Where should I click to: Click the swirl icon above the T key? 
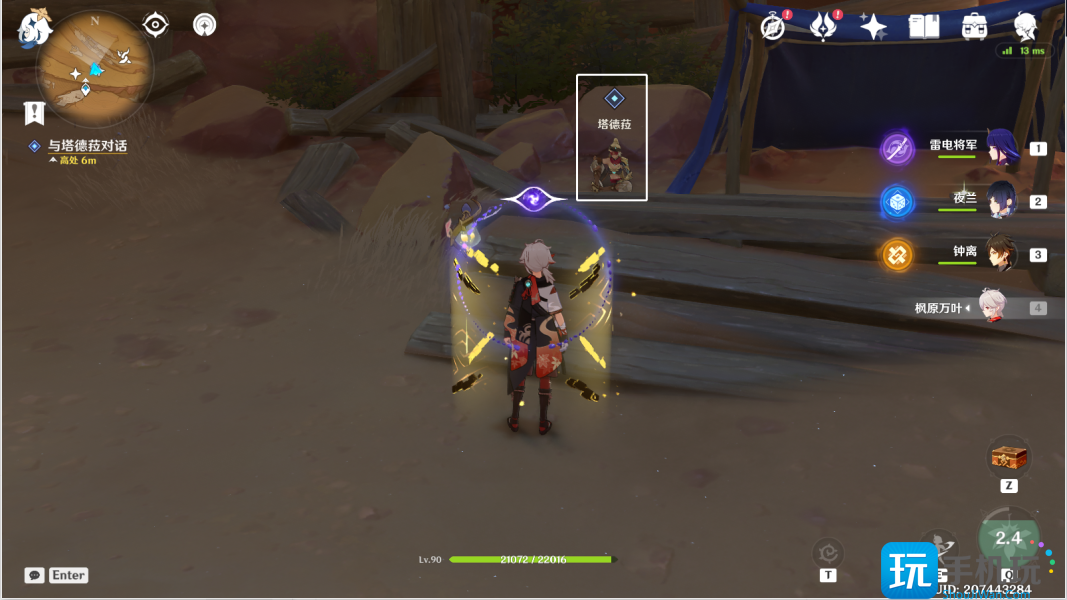click(828, 551)
